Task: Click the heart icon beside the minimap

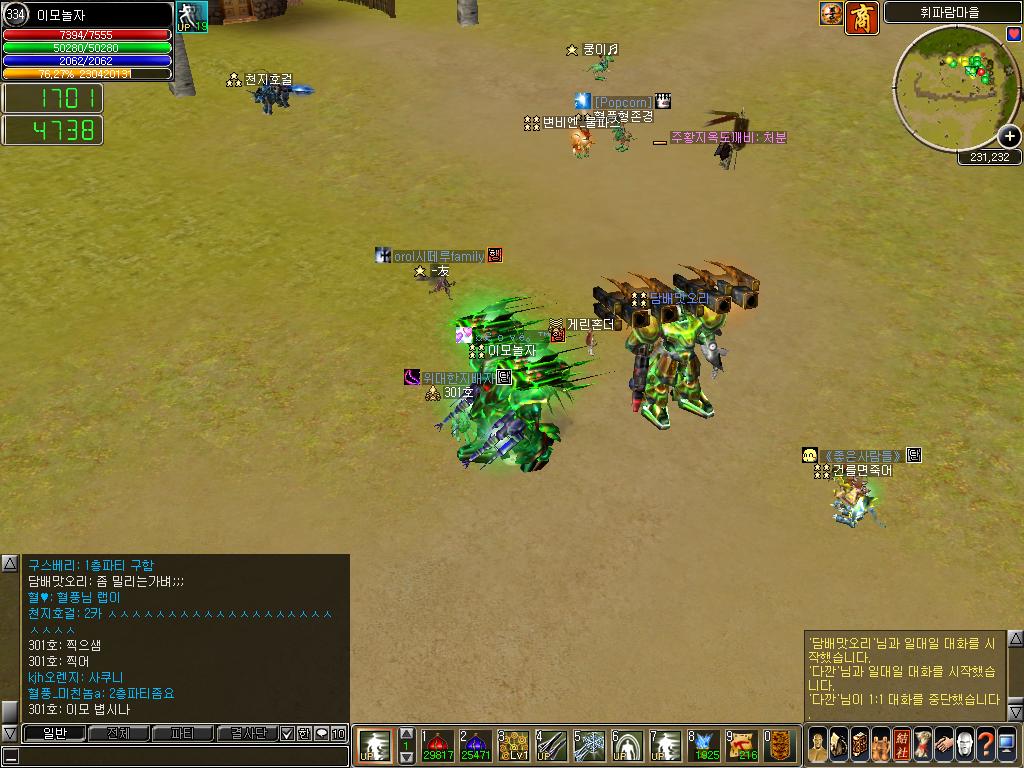Action: [x=1014, y=34]
